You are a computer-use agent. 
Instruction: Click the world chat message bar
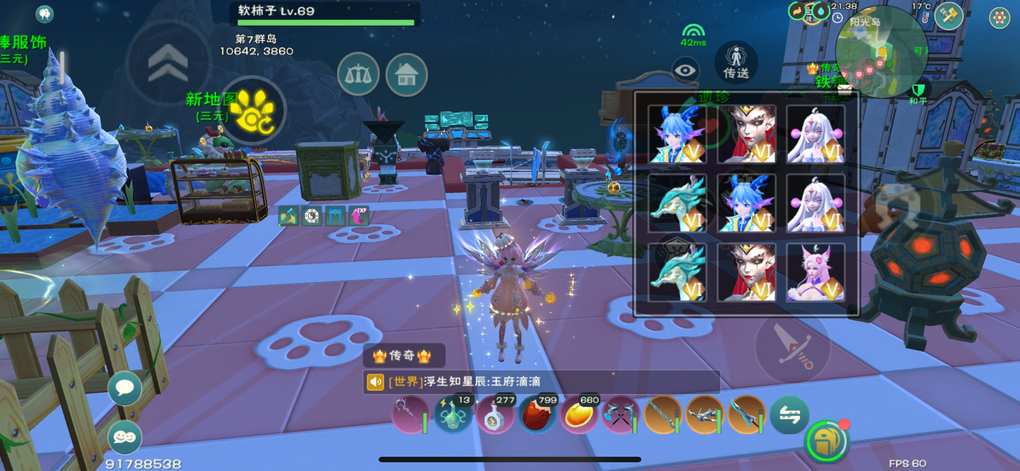(x=540, y=382)
